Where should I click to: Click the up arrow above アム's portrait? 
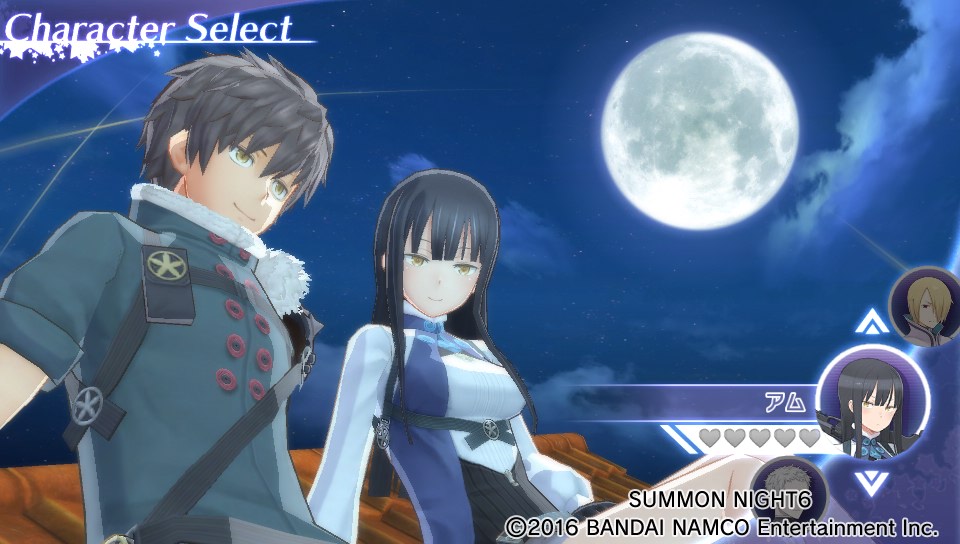click(x=872, y=322)
